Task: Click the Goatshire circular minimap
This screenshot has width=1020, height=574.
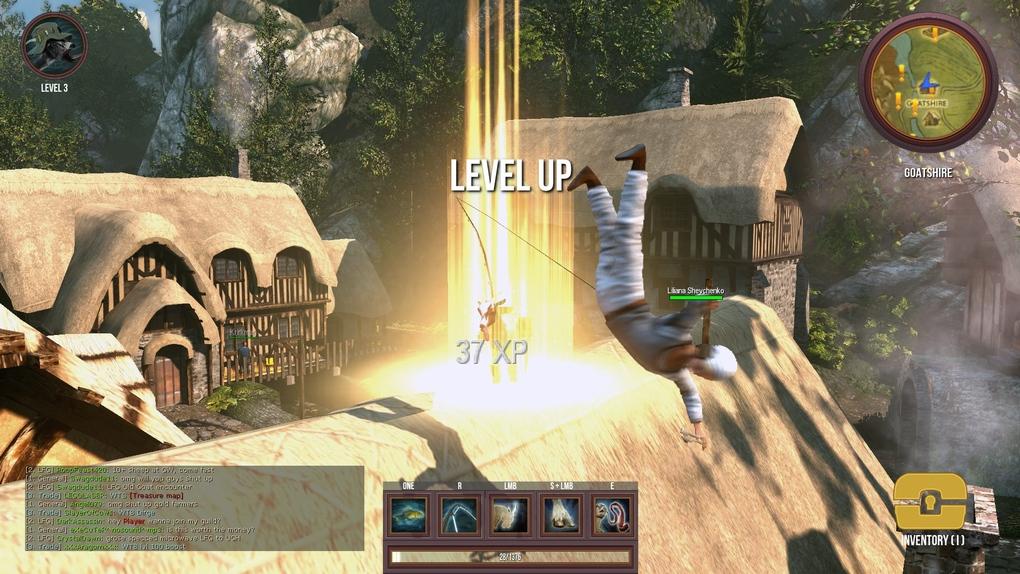Action: pos(927,82)
